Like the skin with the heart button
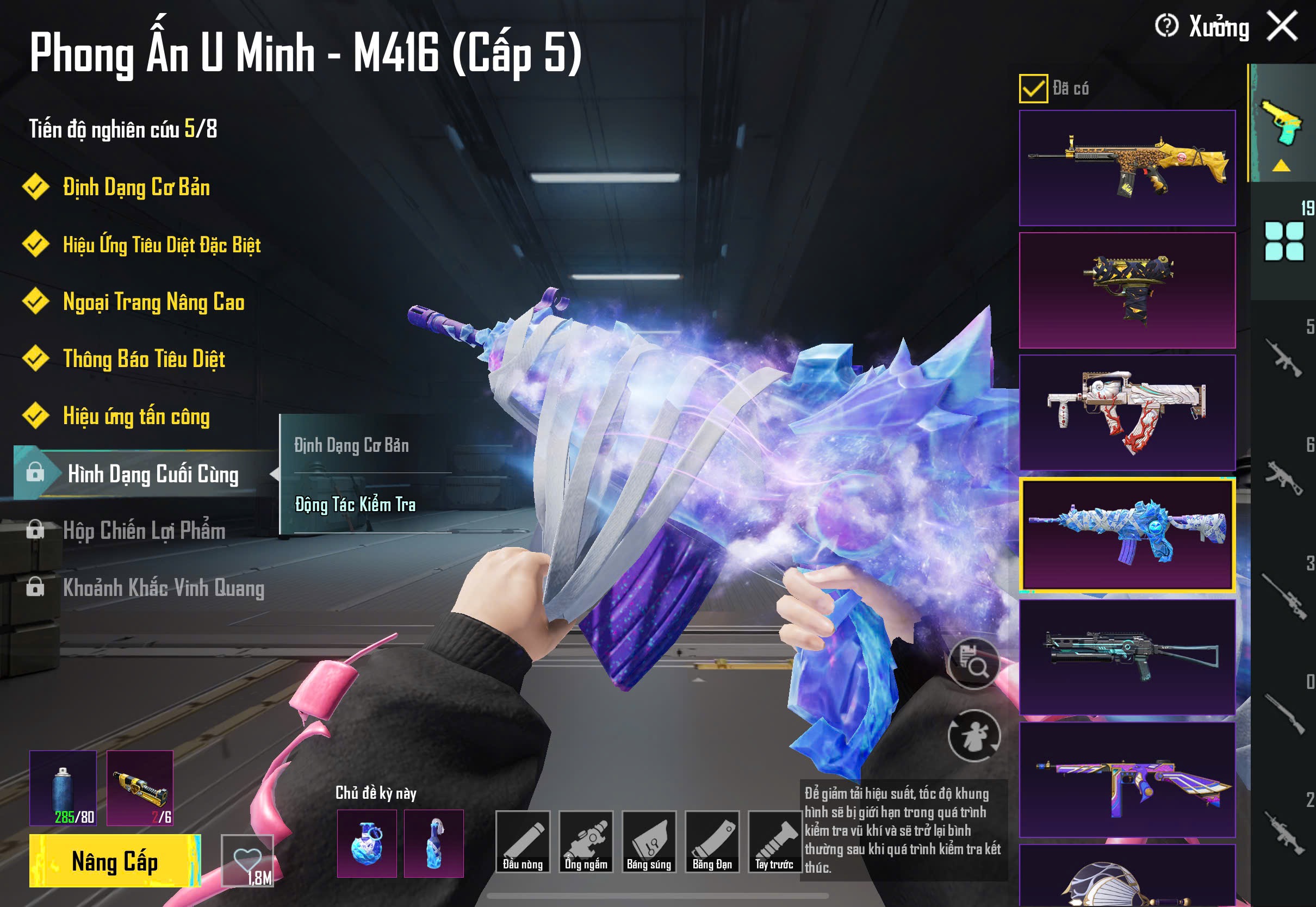Screen dimensions: 1316x907 (248, 860)
